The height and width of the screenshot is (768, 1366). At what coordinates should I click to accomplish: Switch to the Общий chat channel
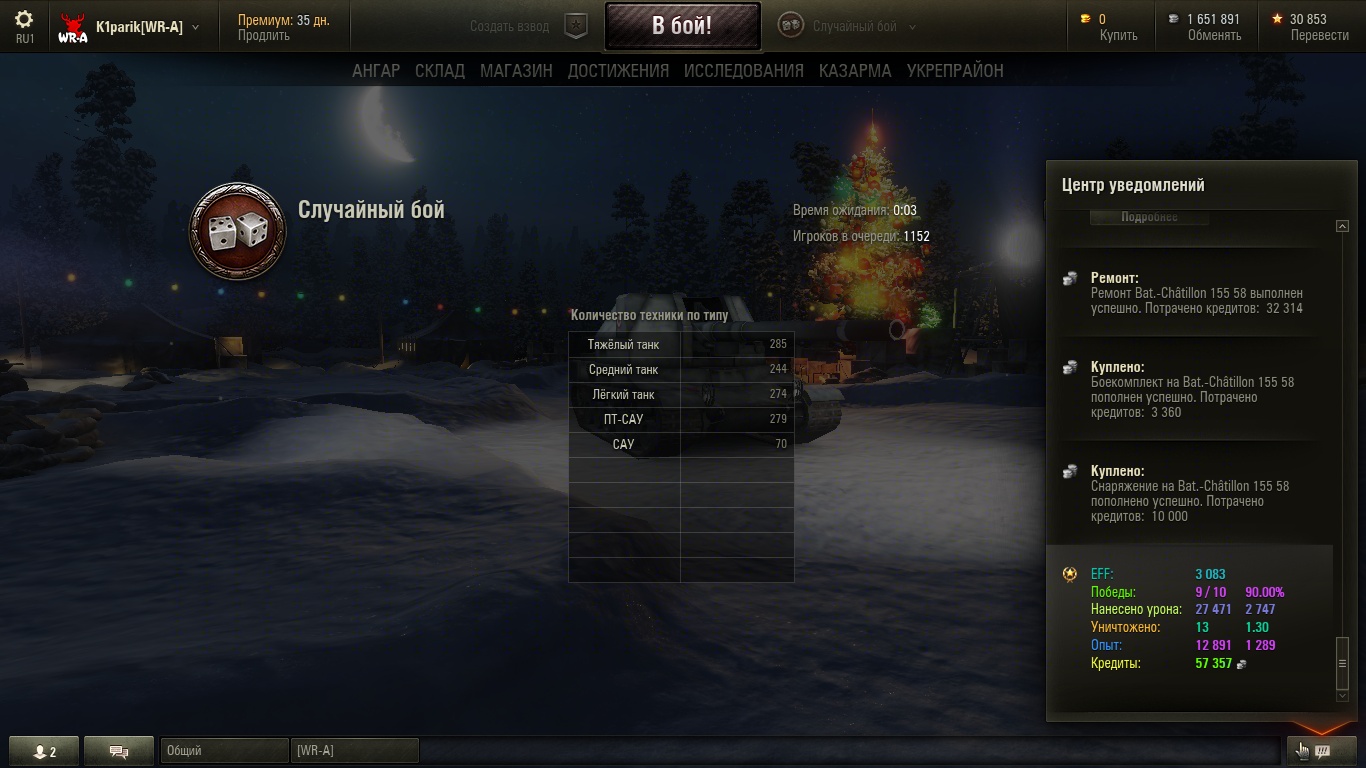223,751
